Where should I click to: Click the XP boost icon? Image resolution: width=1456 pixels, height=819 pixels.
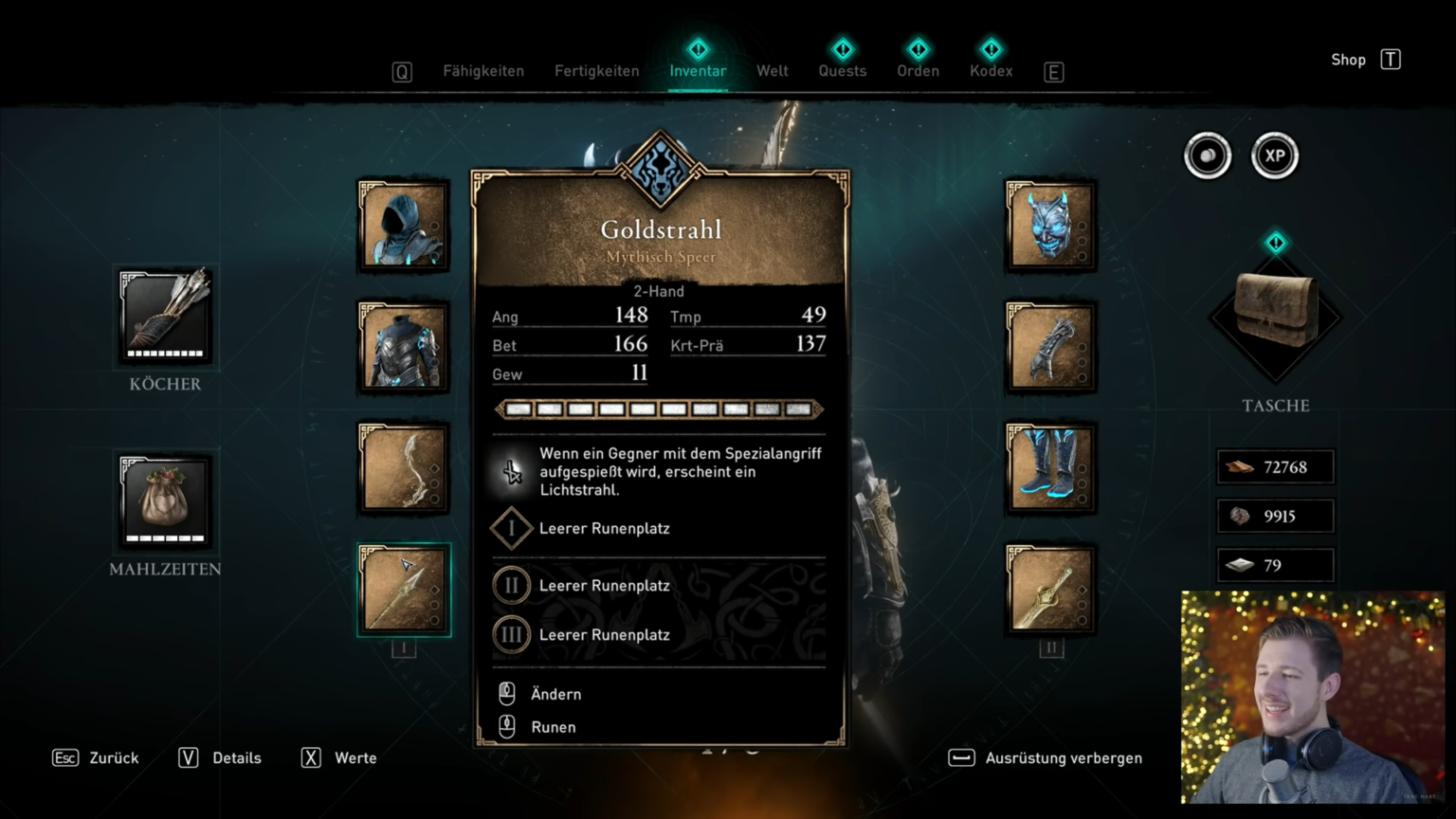pyautogui.click(x=1275, y=156)
